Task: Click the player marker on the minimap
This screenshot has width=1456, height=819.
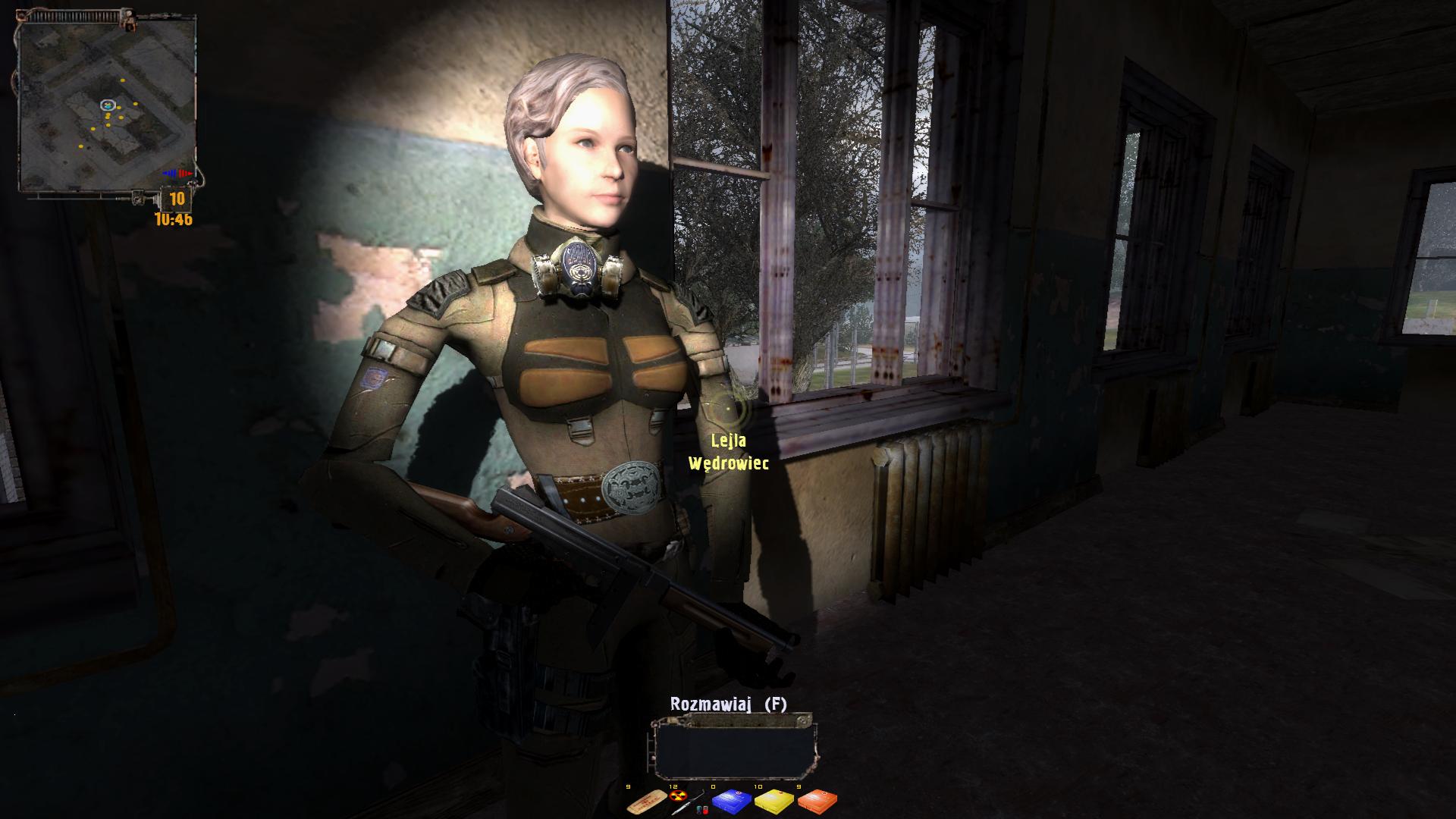Action: pyautogui.click(x=107, y=105)
